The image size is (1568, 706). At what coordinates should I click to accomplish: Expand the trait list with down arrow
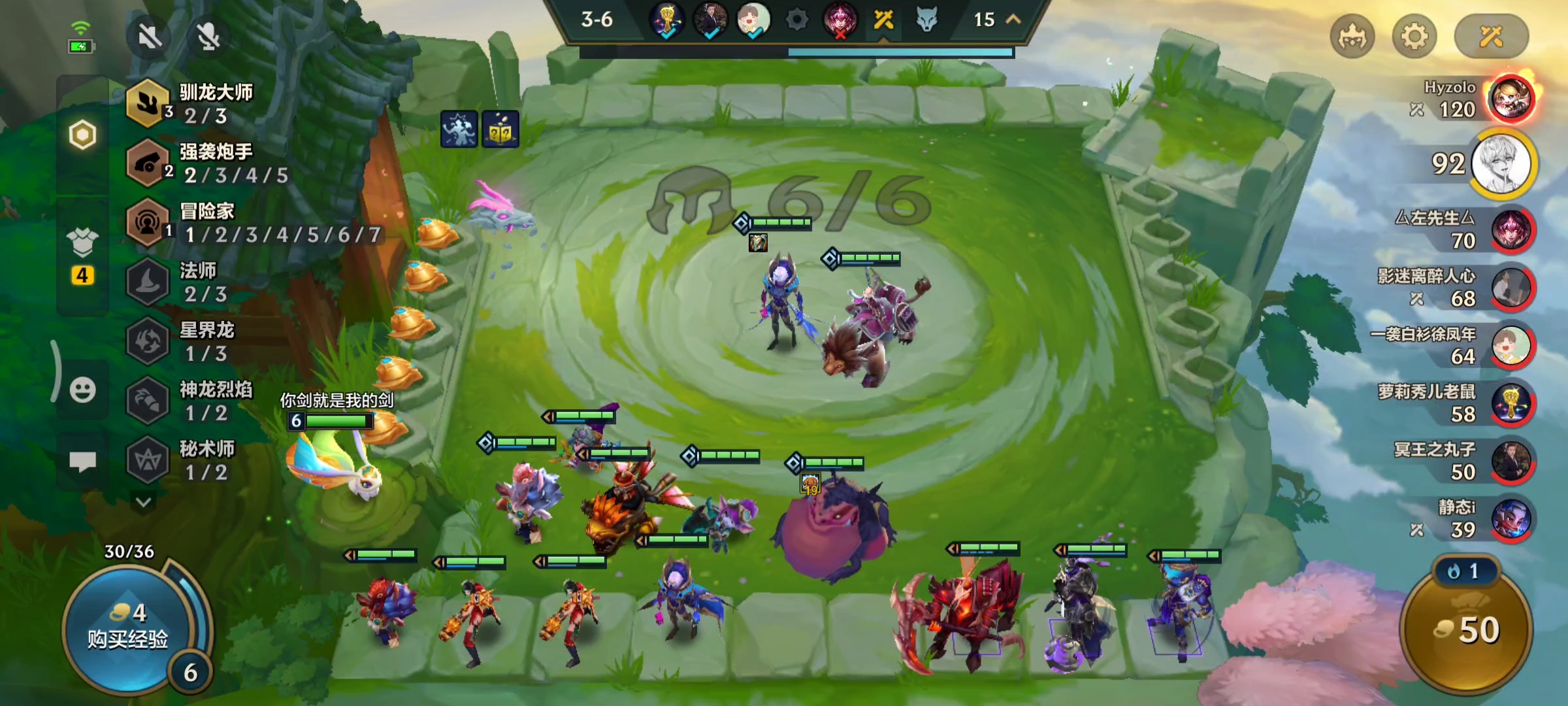pos(144,502)
